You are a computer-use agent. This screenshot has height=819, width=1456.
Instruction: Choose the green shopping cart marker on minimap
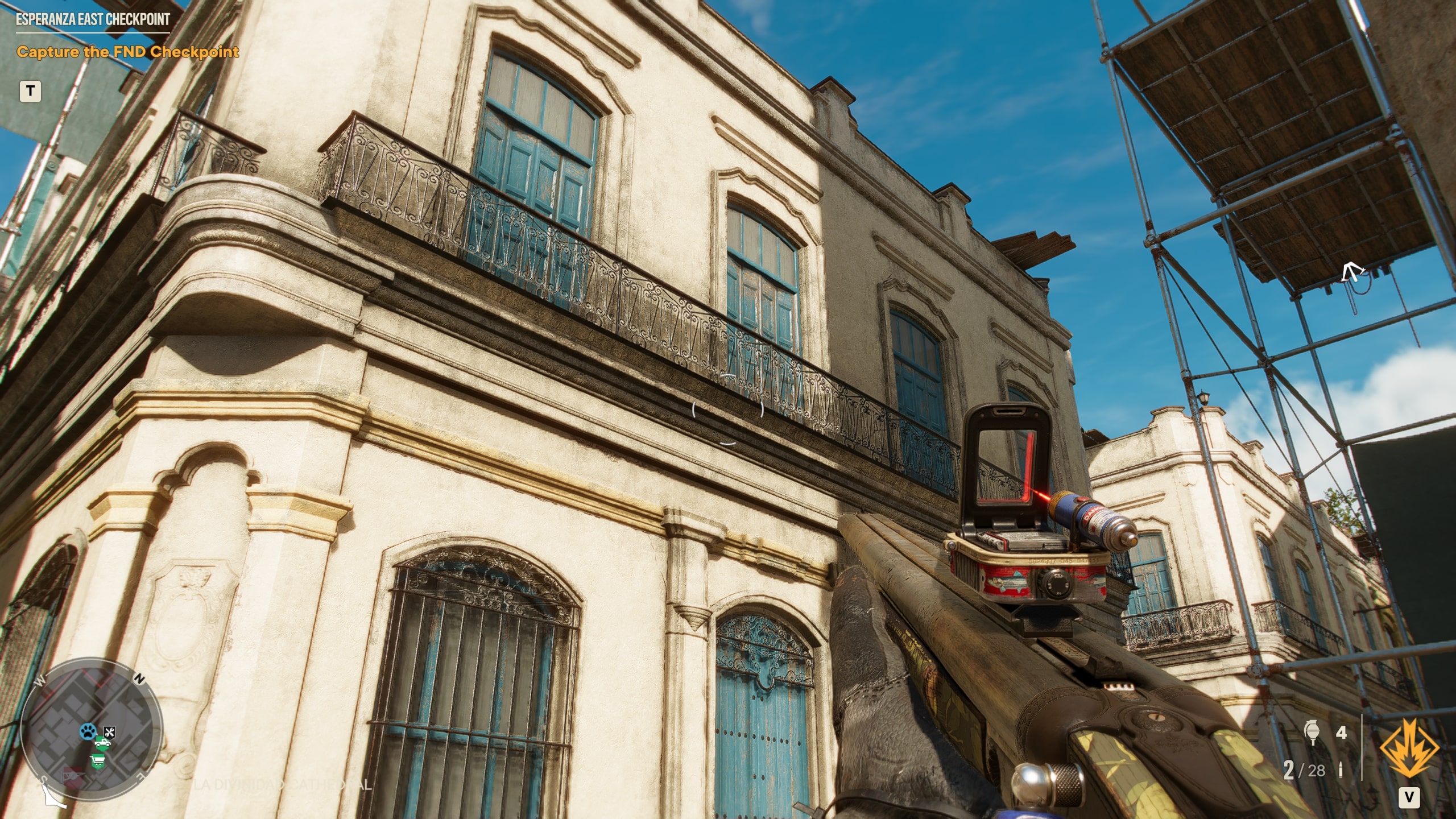click(x=98, y=761)
